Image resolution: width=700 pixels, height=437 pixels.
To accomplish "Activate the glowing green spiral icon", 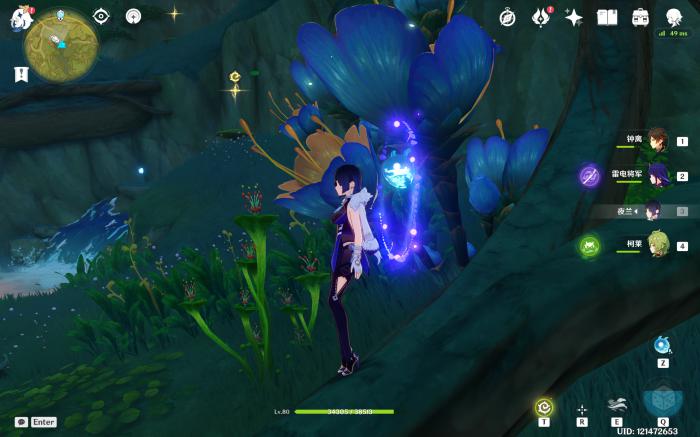I will [x=543, y=406].
